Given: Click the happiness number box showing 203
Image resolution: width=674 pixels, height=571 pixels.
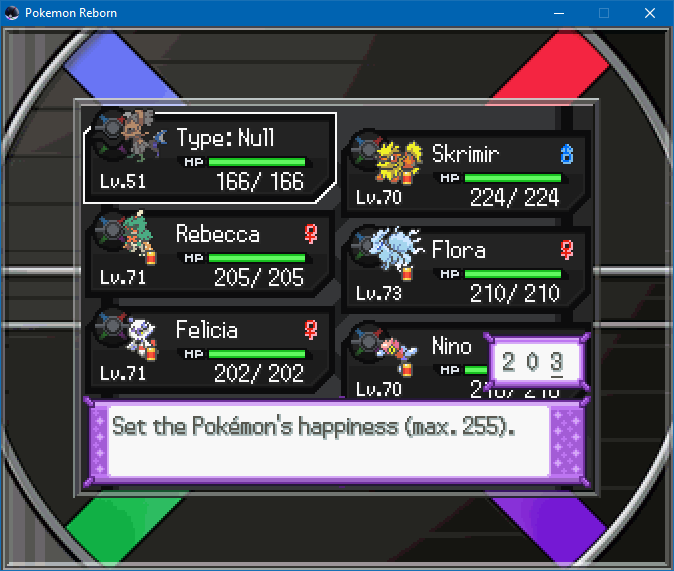Looking at the screenshot, I should pyautogui.click(x=534, y=362).
